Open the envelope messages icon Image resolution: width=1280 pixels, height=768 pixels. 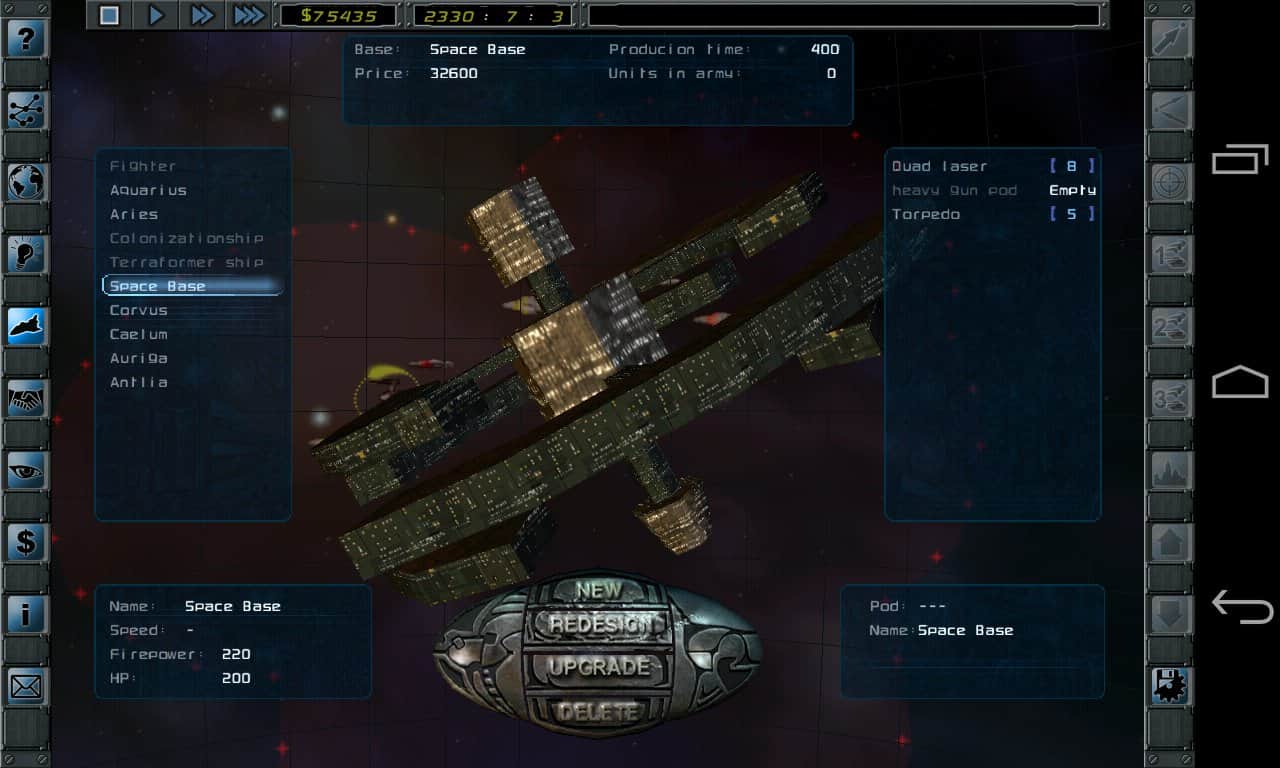coord(27,686)
